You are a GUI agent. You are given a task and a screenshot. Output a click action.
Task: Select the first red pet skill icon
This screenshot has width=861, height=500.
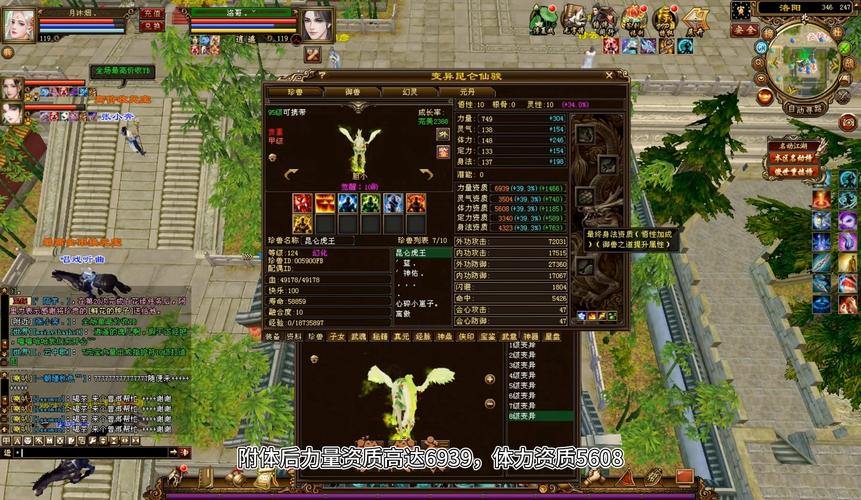tap(302, 203)
